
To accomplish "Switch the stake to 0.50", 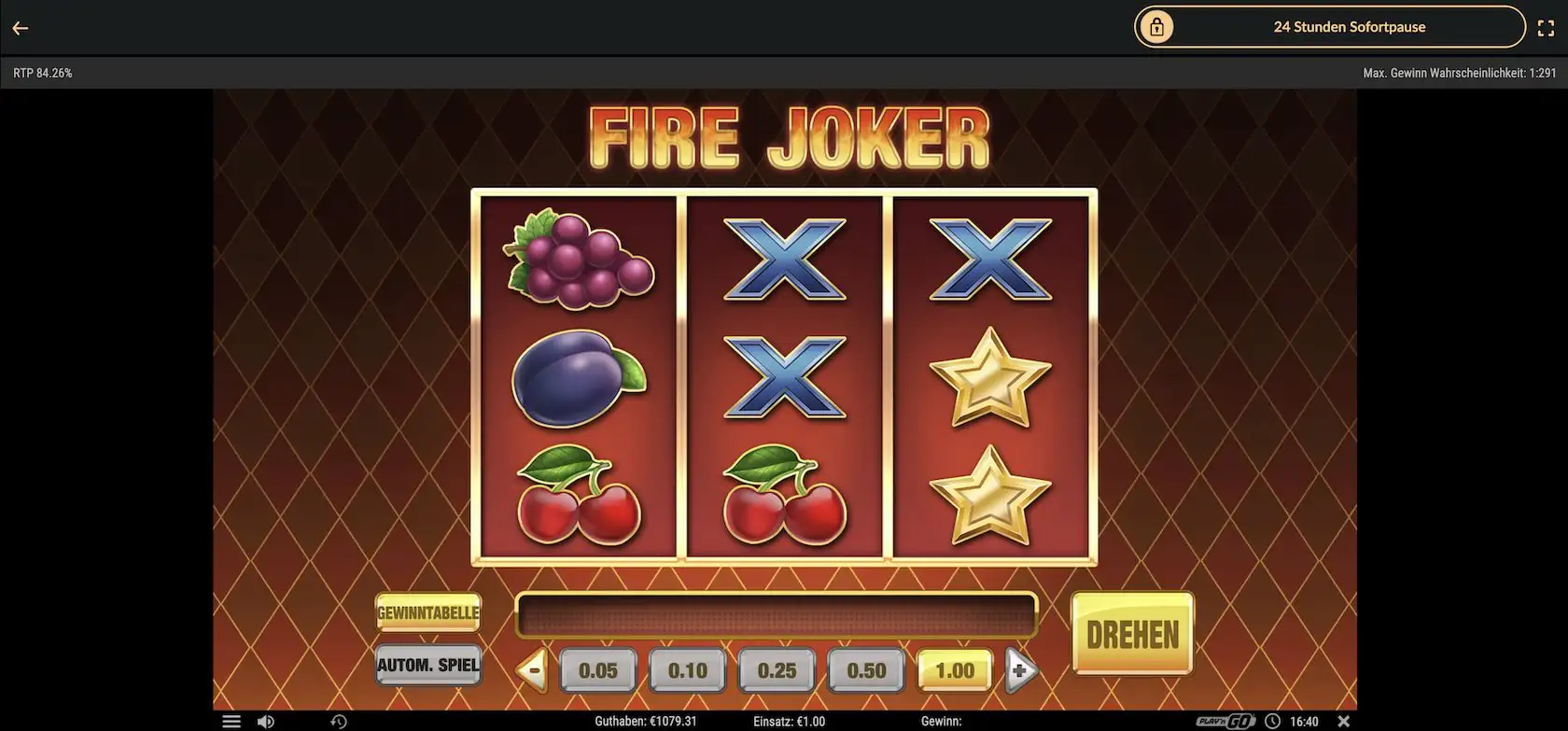I will click(865, 669).
